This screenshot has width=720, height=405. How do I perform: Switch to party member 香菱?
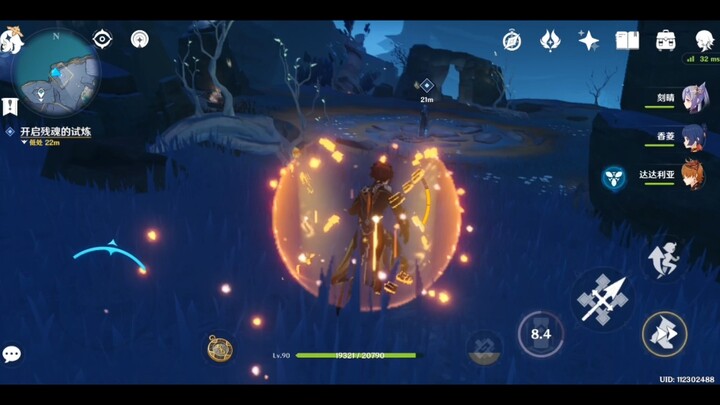[693, 137]
